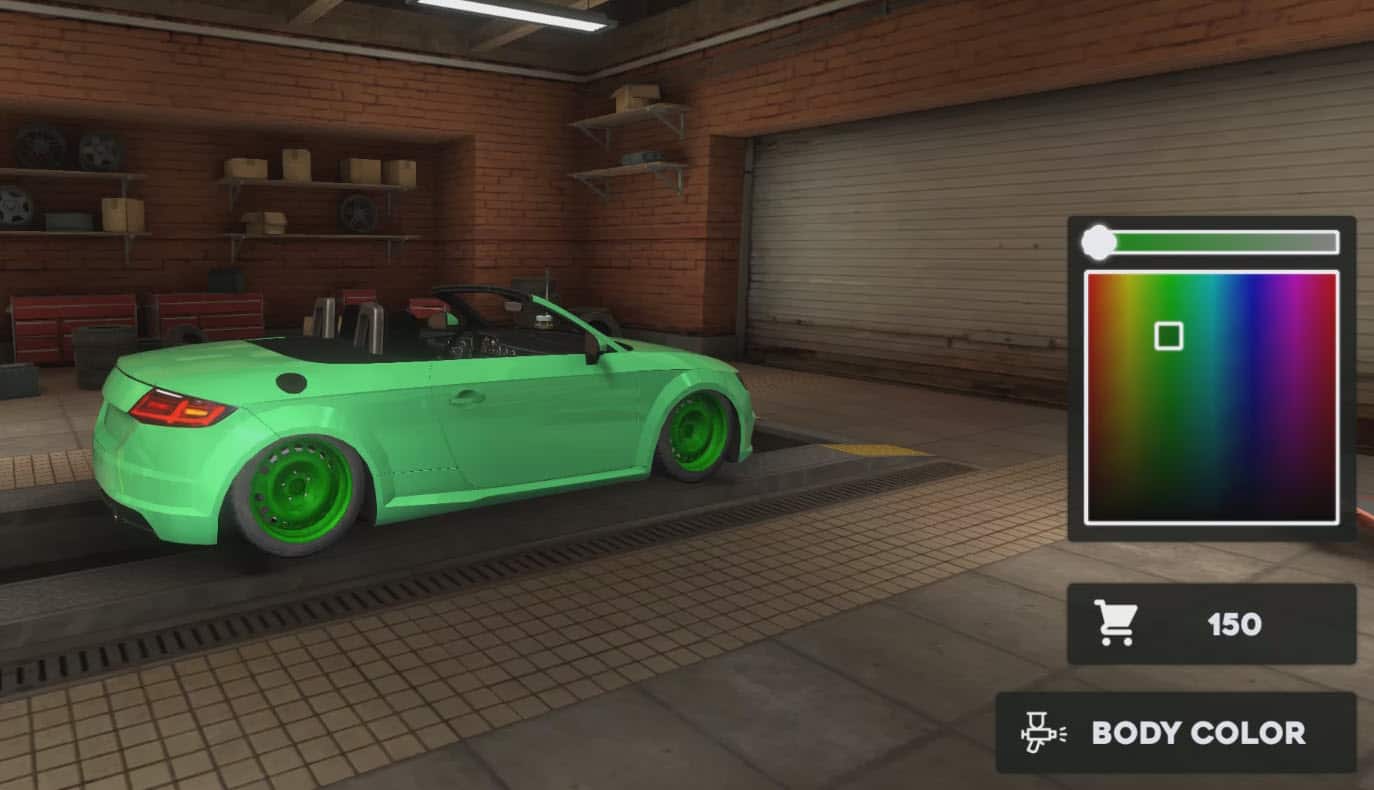Click the square selector in the color palette
Screen dimensions: 1374x790
click(1168, 336)
